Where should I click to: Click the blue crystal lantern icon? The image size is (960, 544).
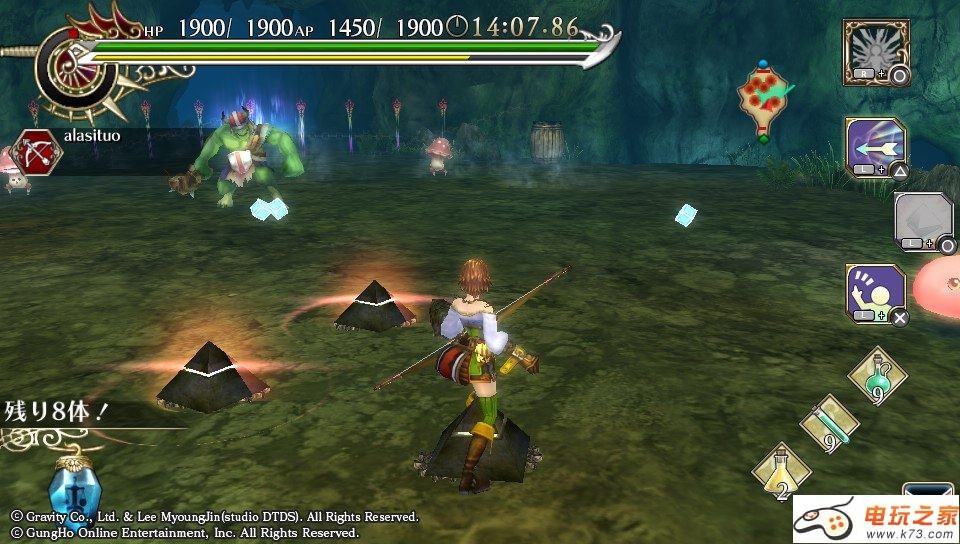tap(70, 488)
